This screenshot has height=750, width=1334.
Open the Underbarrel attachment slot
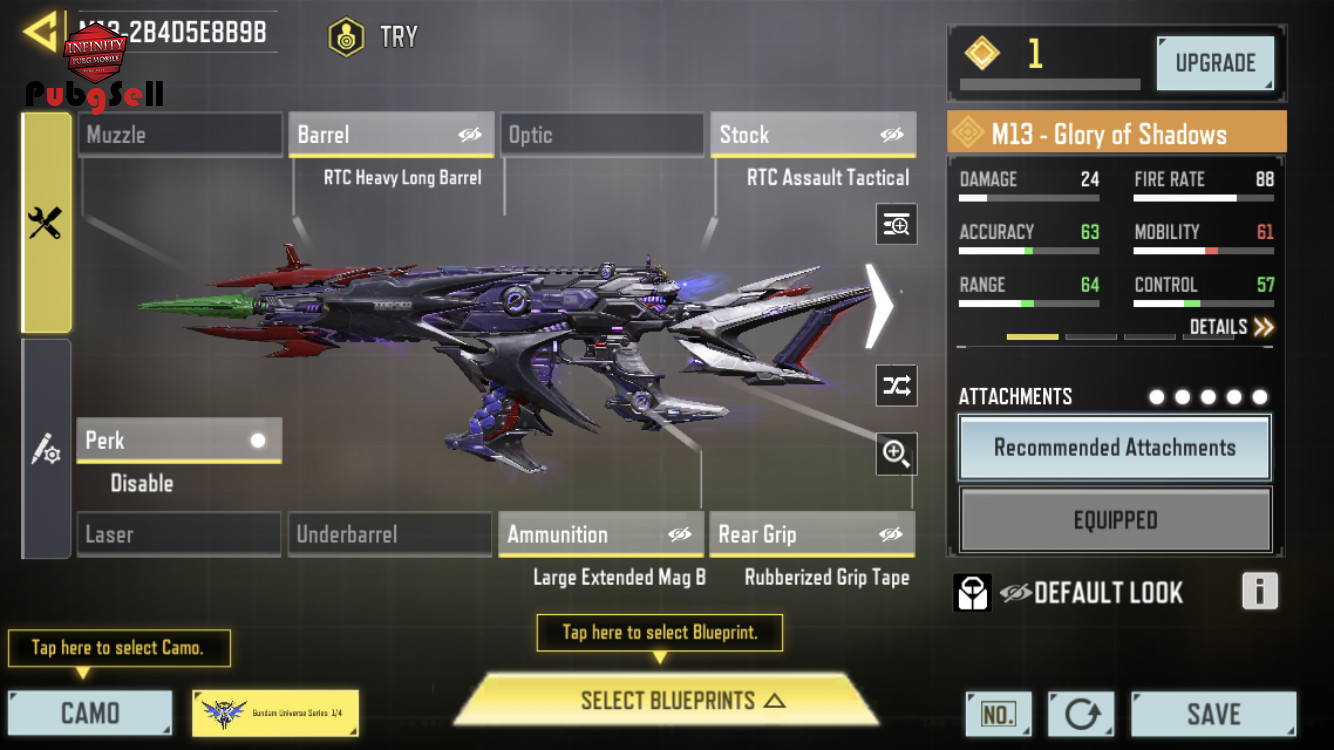tap(390, 535)
